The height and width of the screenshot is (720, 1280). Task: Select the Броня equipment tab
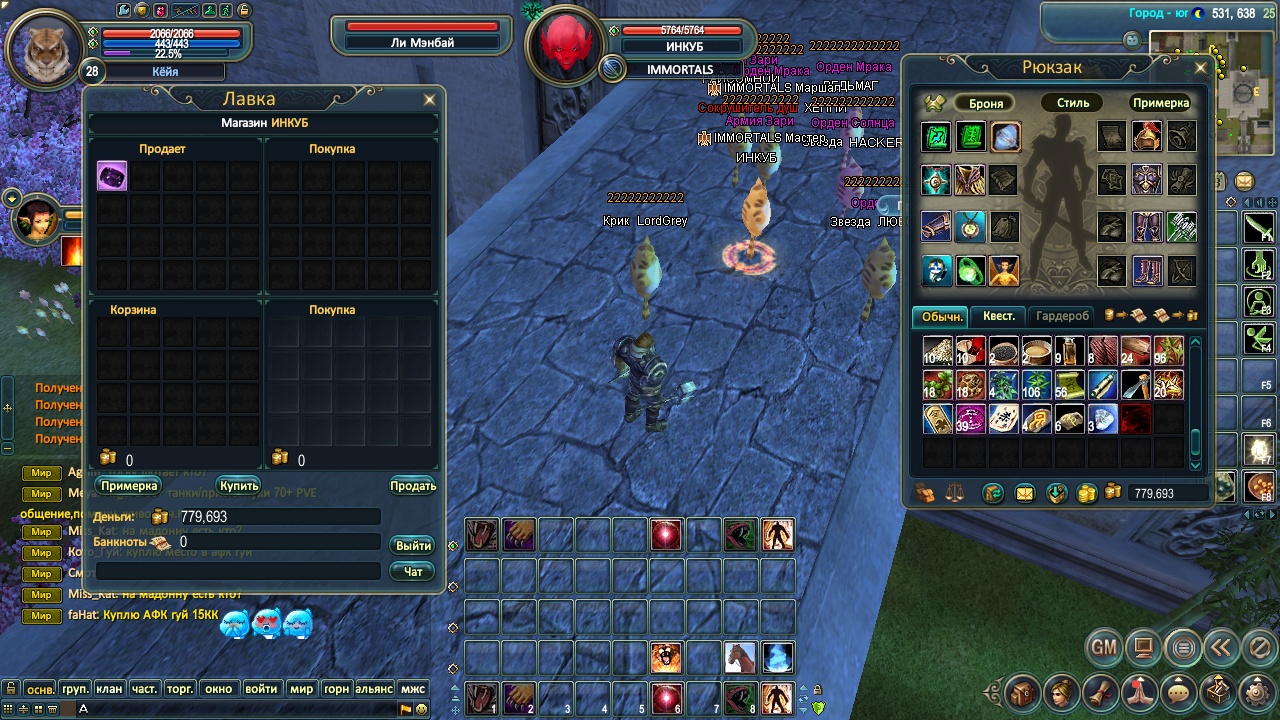pyautogui.click(x=986, y=103)
